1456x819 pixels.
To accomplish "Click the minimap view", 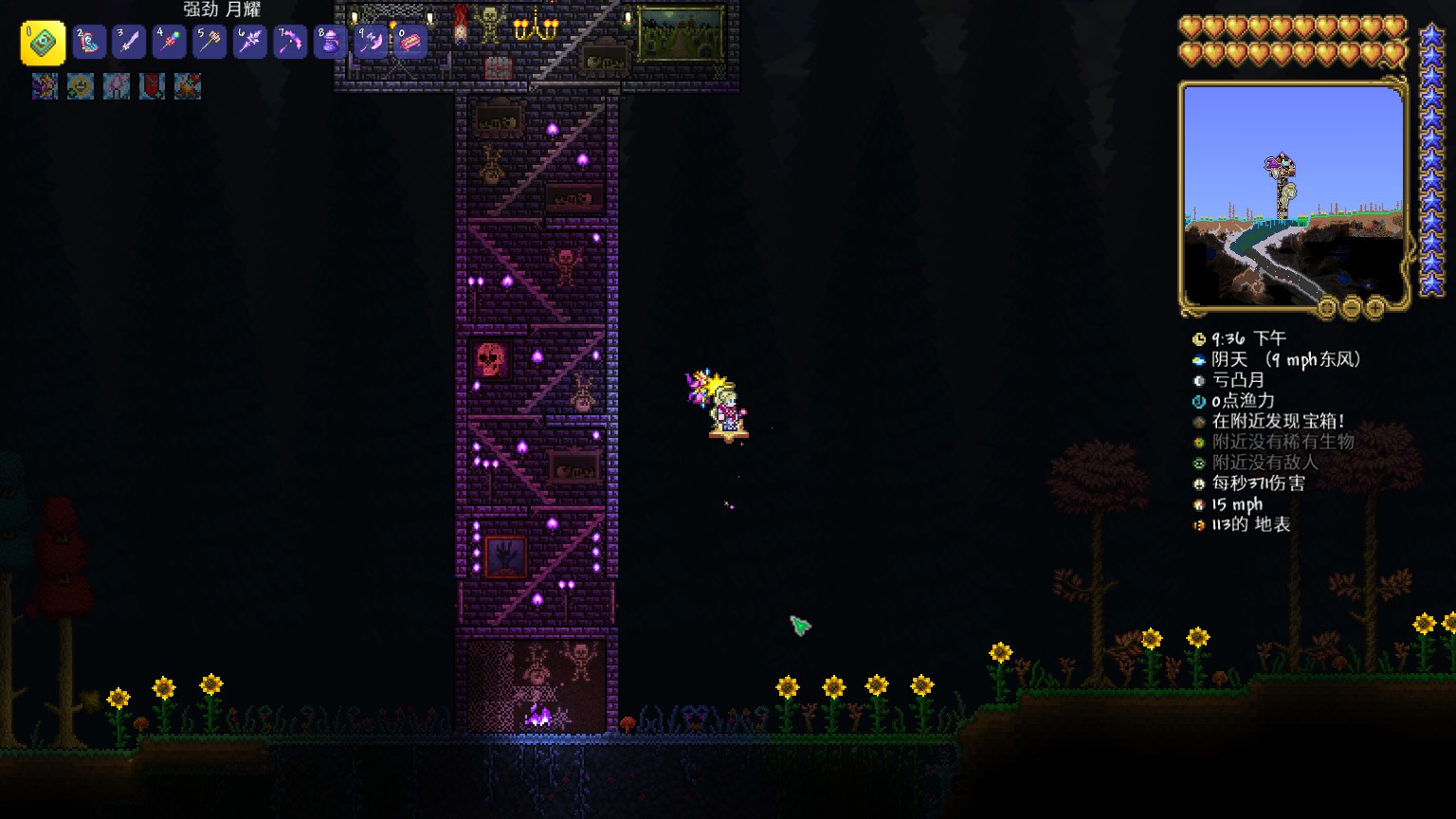I will [1293, 195].
